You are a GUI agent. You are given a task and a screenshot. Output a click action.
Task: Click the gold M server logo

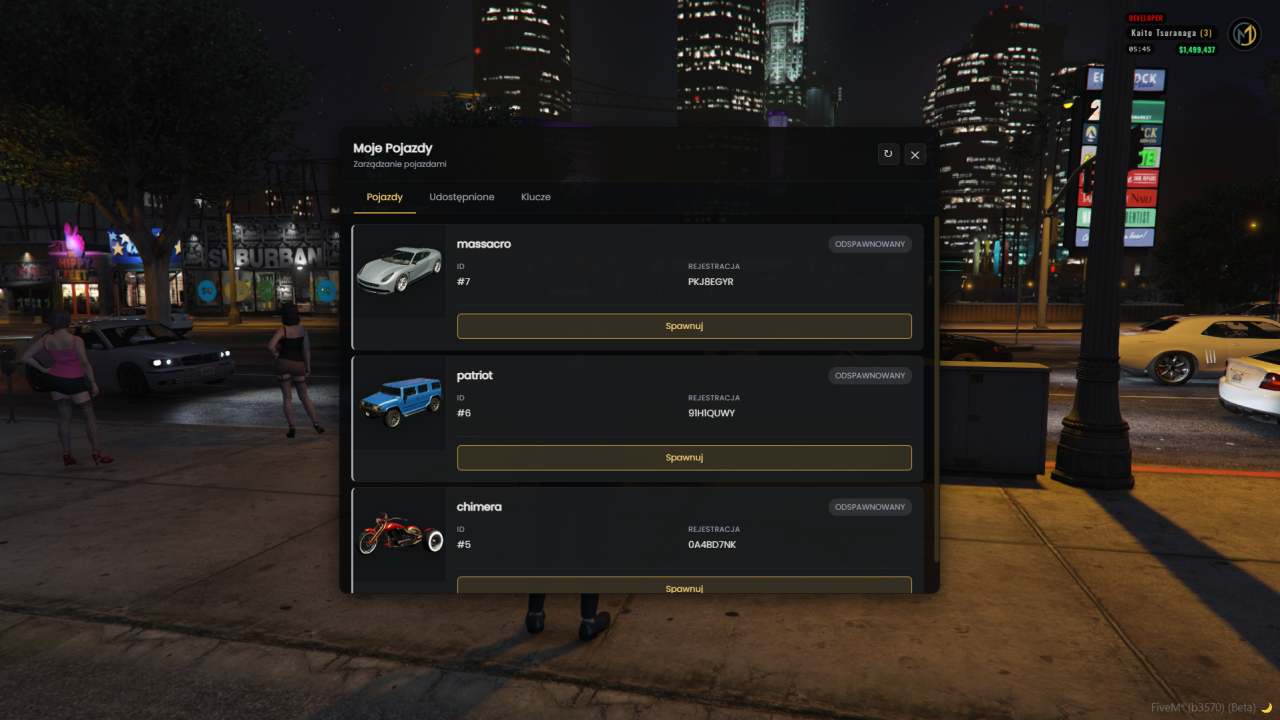coord(1244,35)
